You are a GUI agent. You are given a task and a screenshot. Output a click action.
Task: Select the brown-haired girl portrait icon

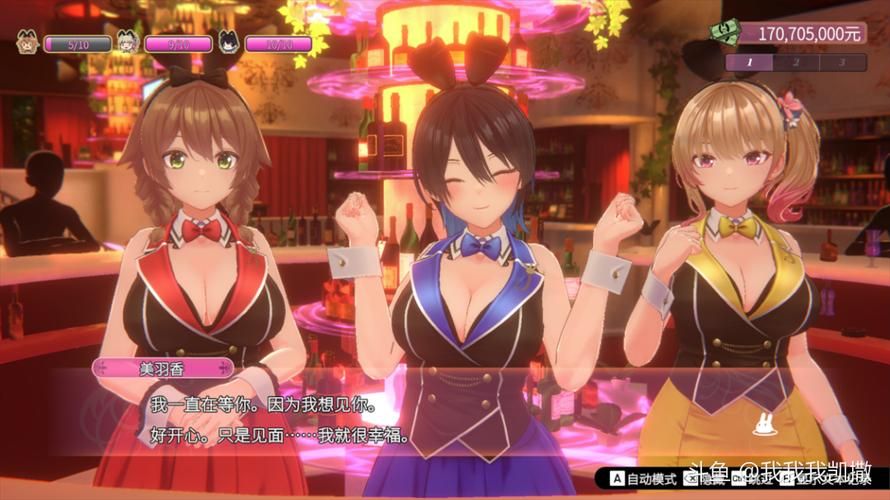point(26,43)
